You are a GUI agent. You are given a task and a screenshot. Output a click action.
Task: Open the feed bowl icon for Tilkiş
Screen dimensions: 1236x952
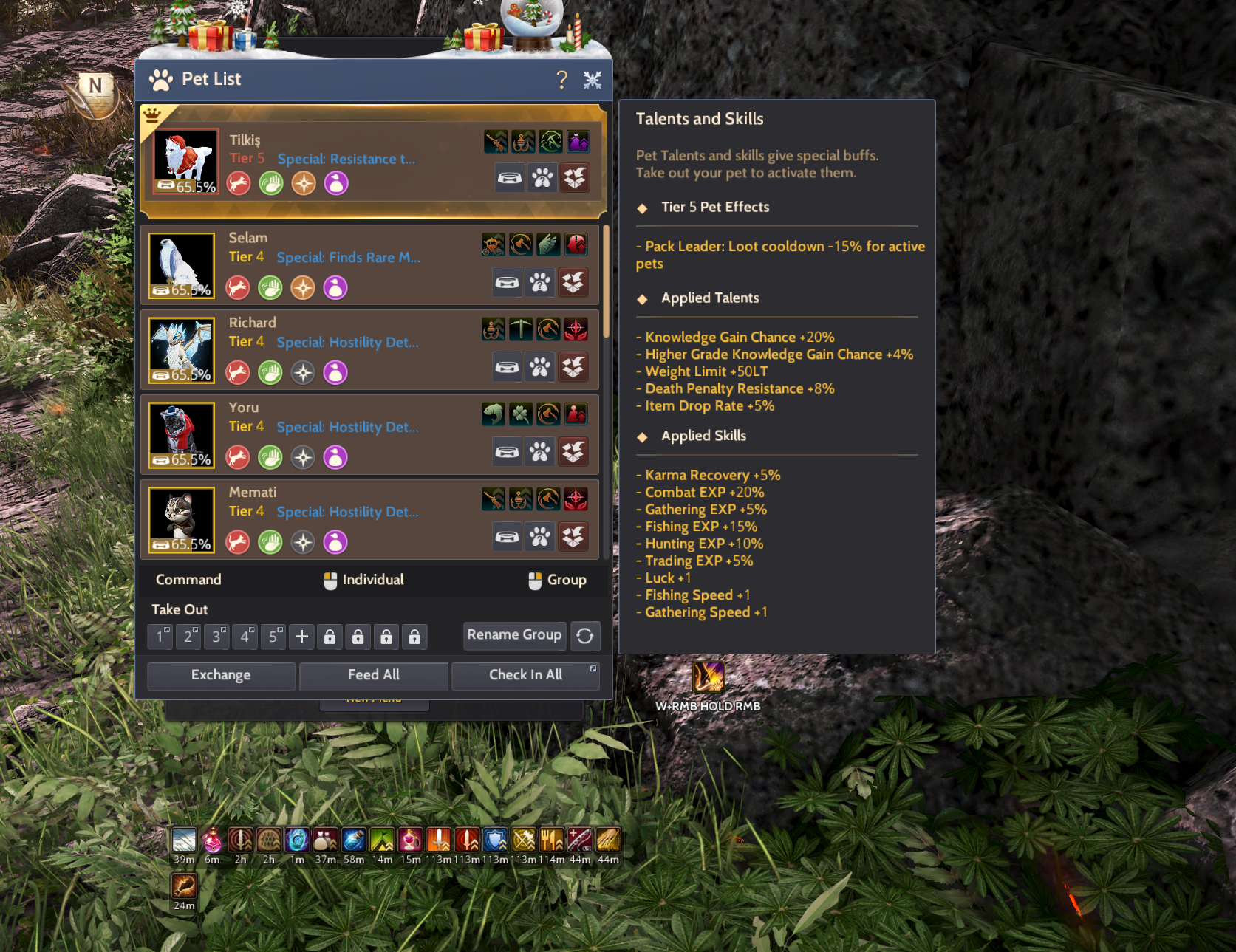coord(510,177)
